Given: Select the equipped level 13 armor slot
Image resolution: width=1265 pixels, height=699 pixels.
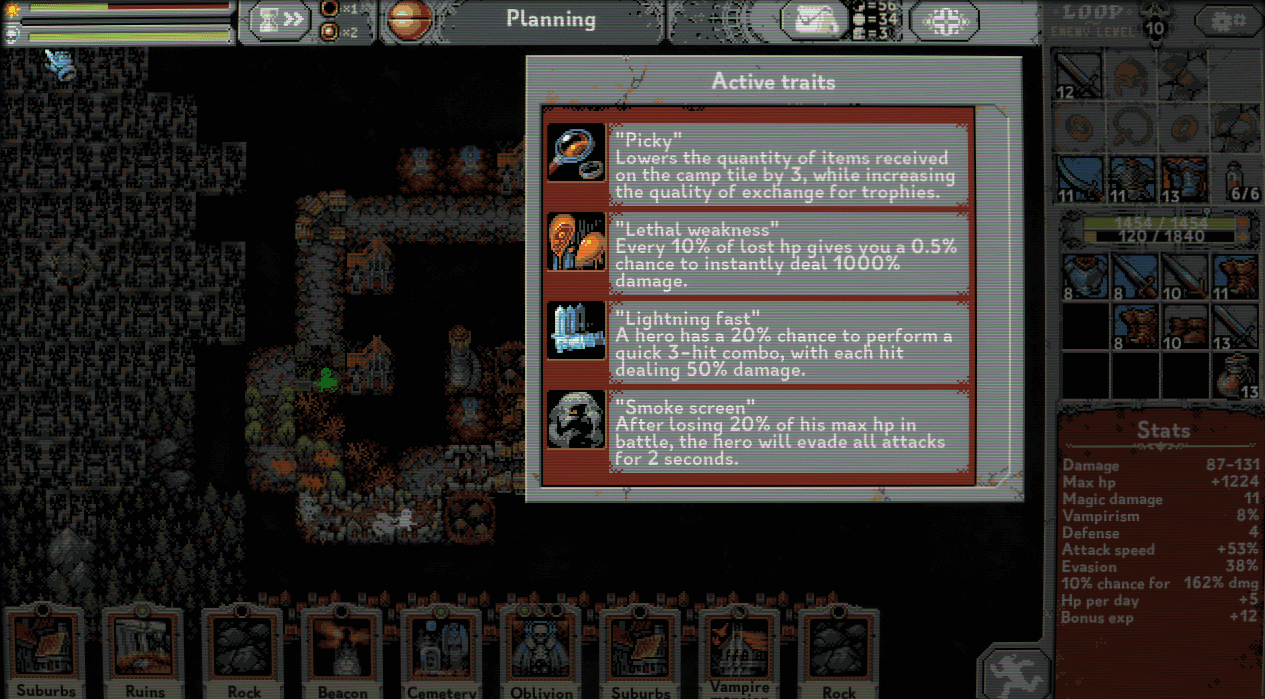Looking at the screenshot, I should point(1185,179).
